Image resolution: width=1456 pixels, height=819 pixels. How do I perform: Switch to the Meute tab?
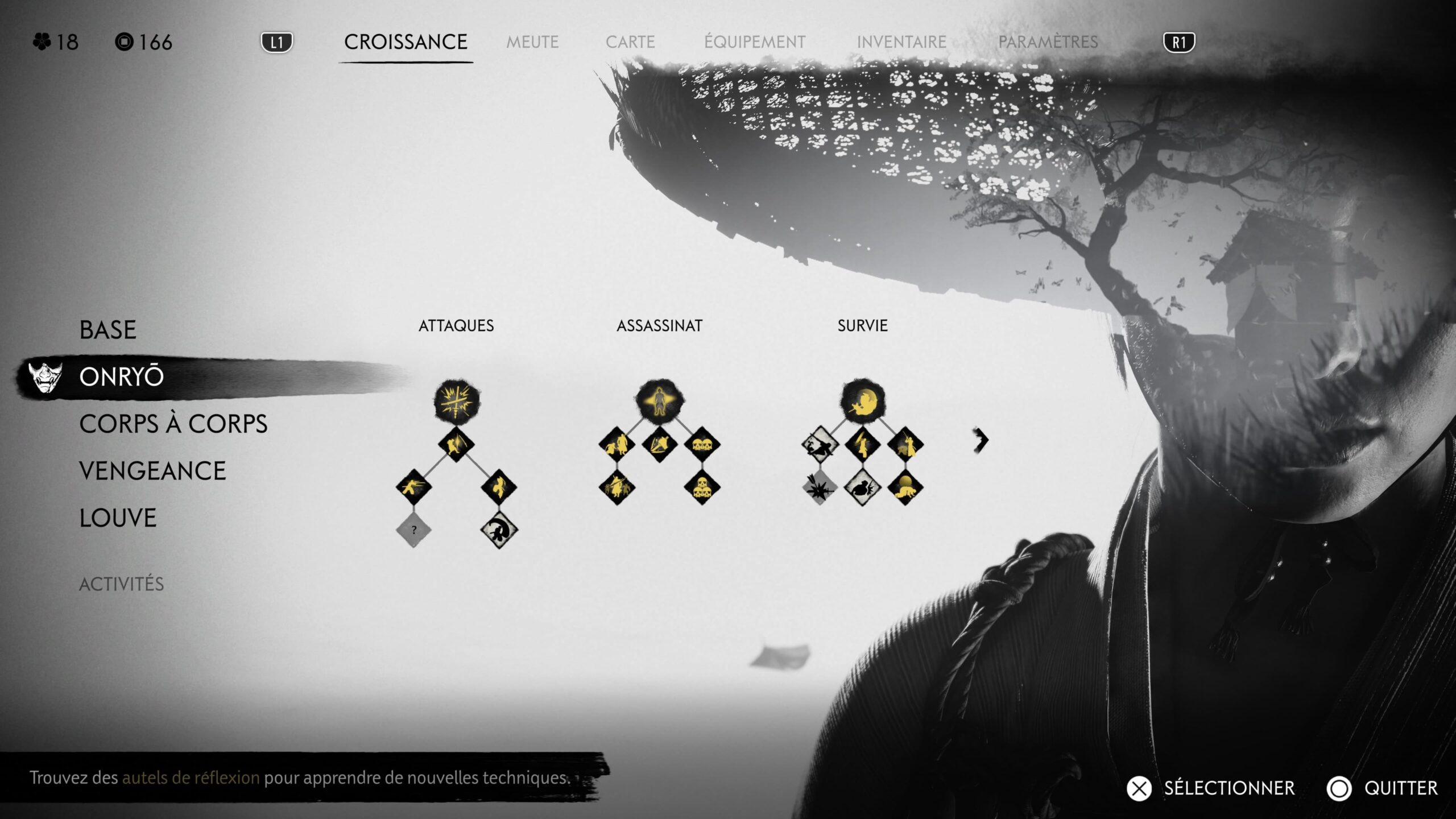(x=532, y=42)
